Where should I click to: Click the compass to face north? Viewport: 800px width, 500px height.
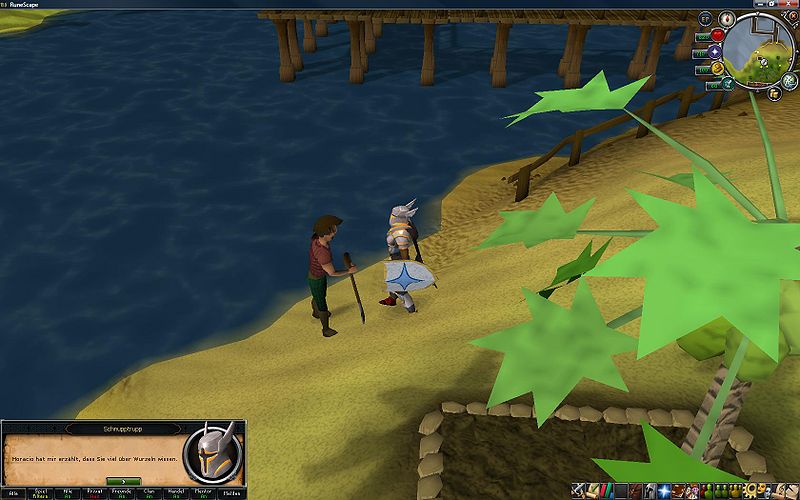coord(728,19)
